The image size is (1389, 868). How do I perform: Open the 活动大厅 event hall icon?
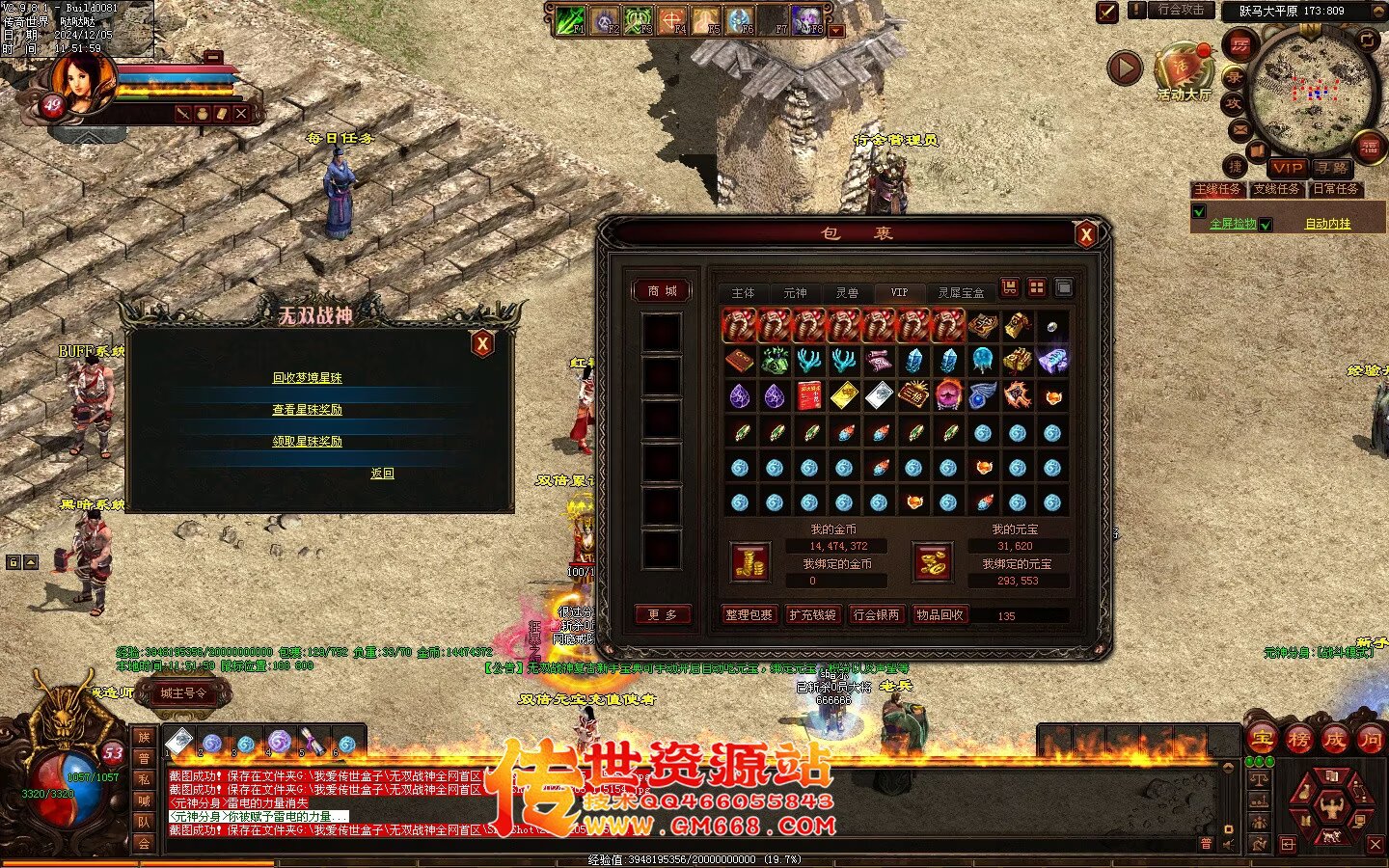point(1183,69)
